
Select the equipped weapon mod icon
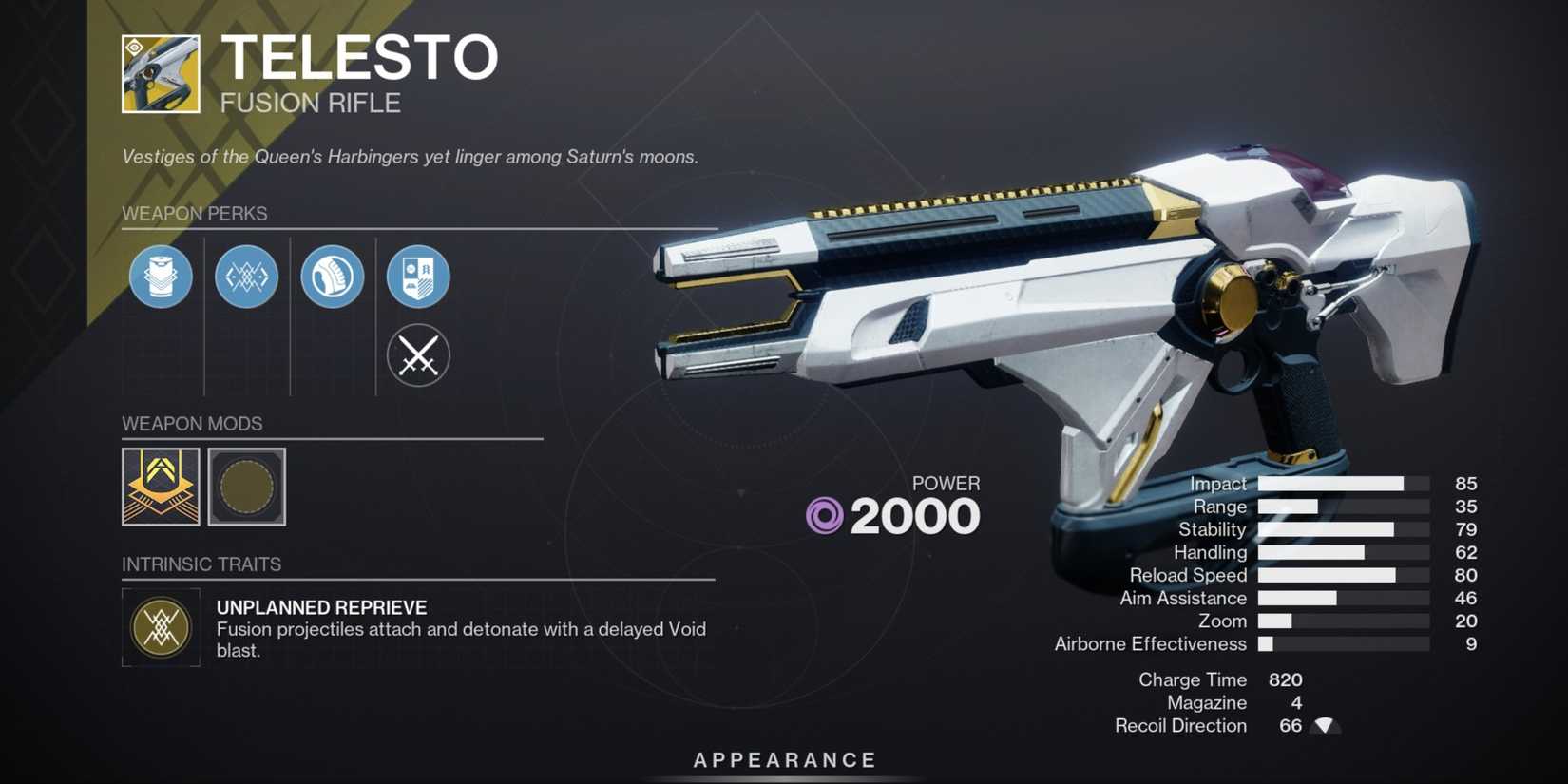[x=161, y=488]
